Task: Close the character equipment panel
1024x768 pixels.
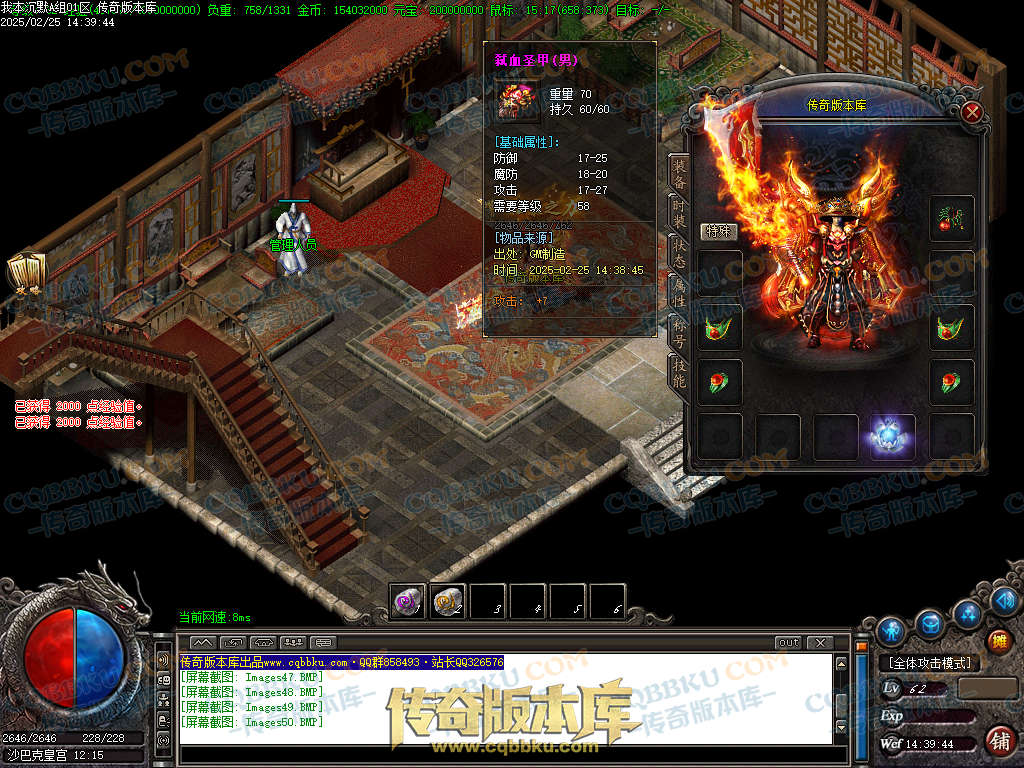Action: click(x=971, y=112)
